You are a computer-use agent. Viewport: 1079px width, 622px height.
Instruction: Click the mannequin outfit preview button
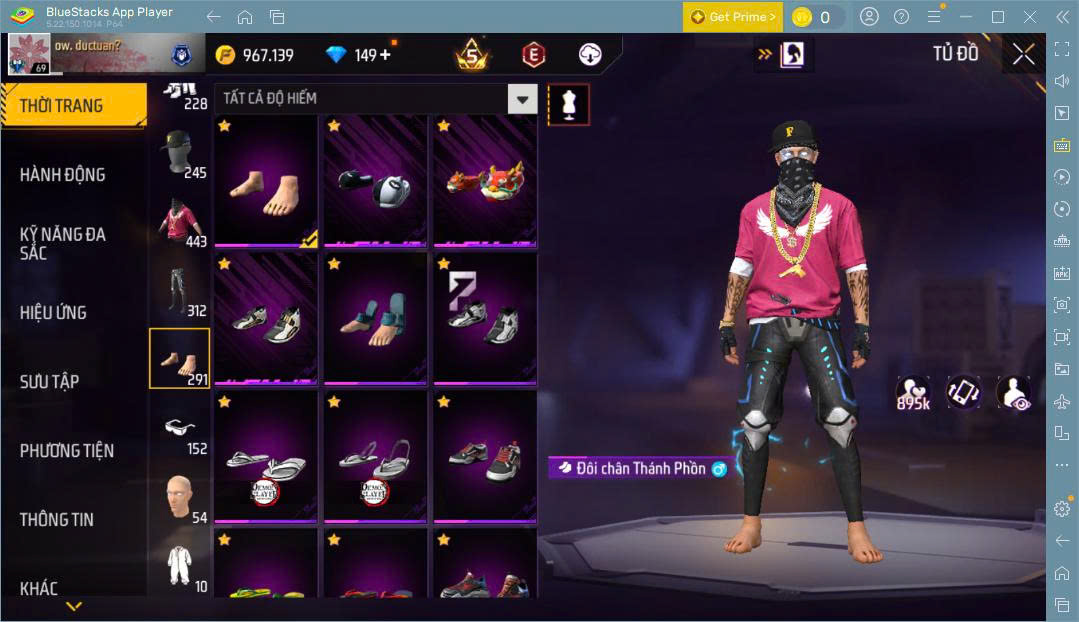coord(569,104)
